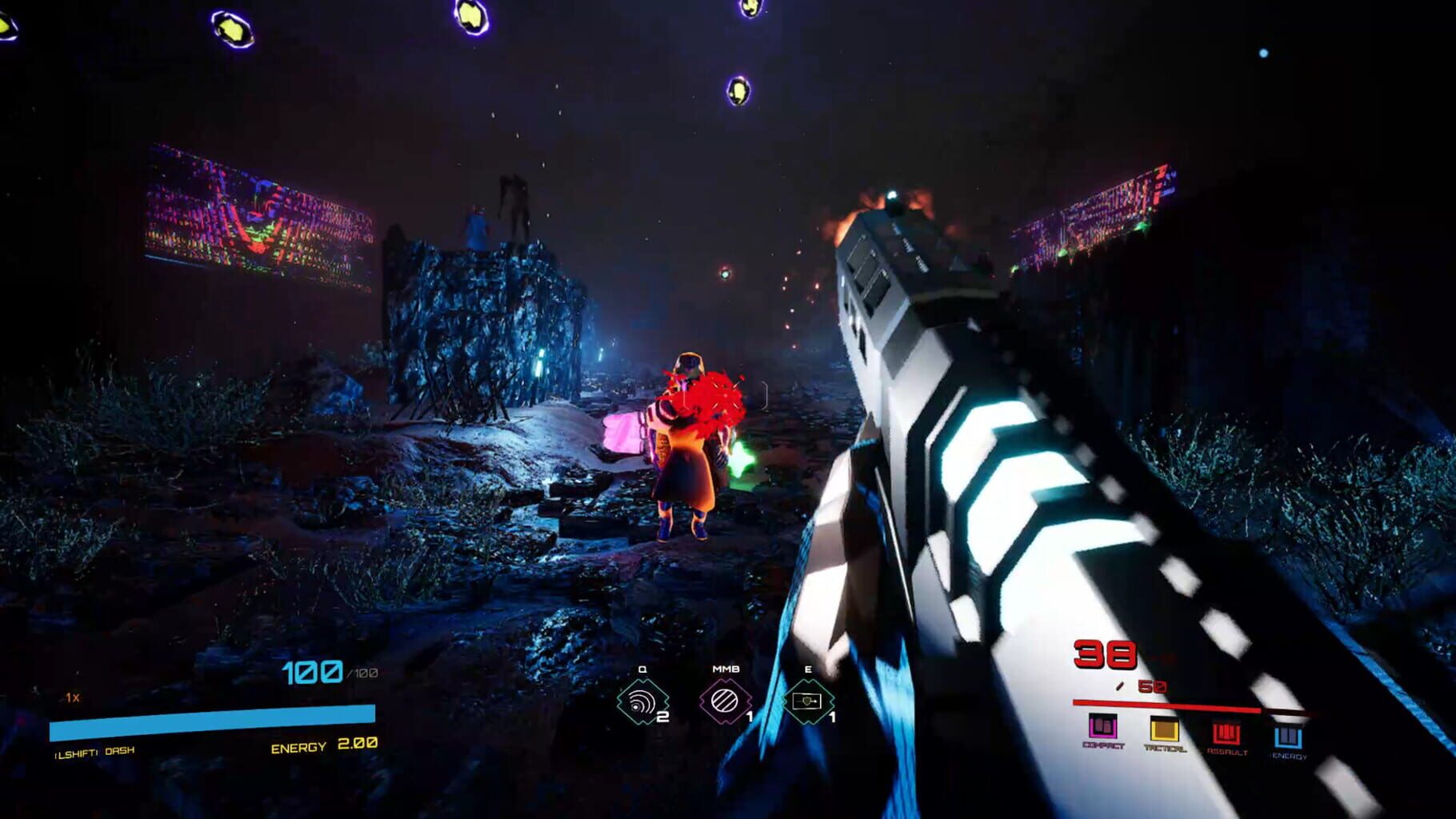Click the LSHIFT DASH keybind label
This screenshot has height=819, width=1456.
(96, 753)
